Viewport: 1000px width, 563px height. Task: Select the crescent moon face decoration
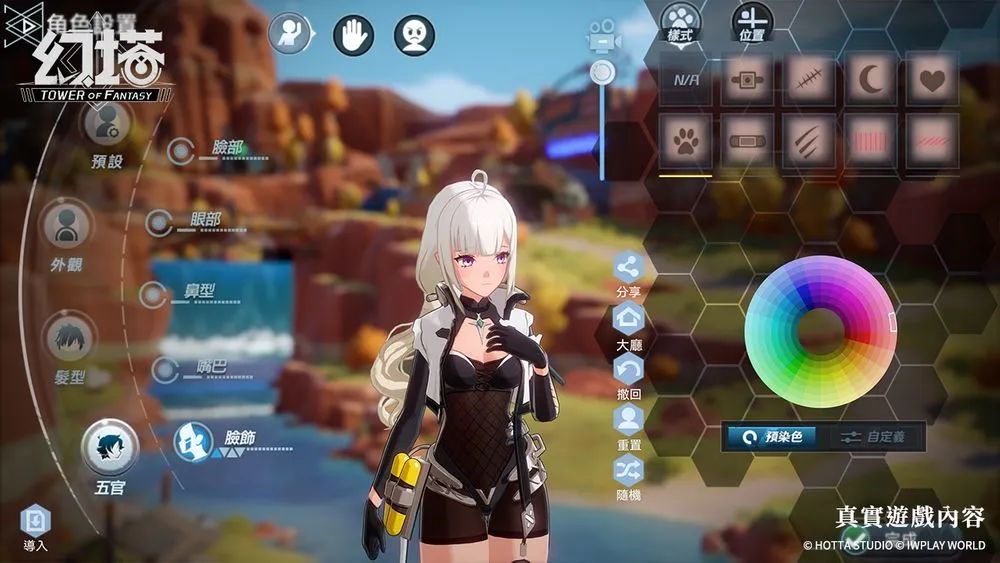click(870, 80)
